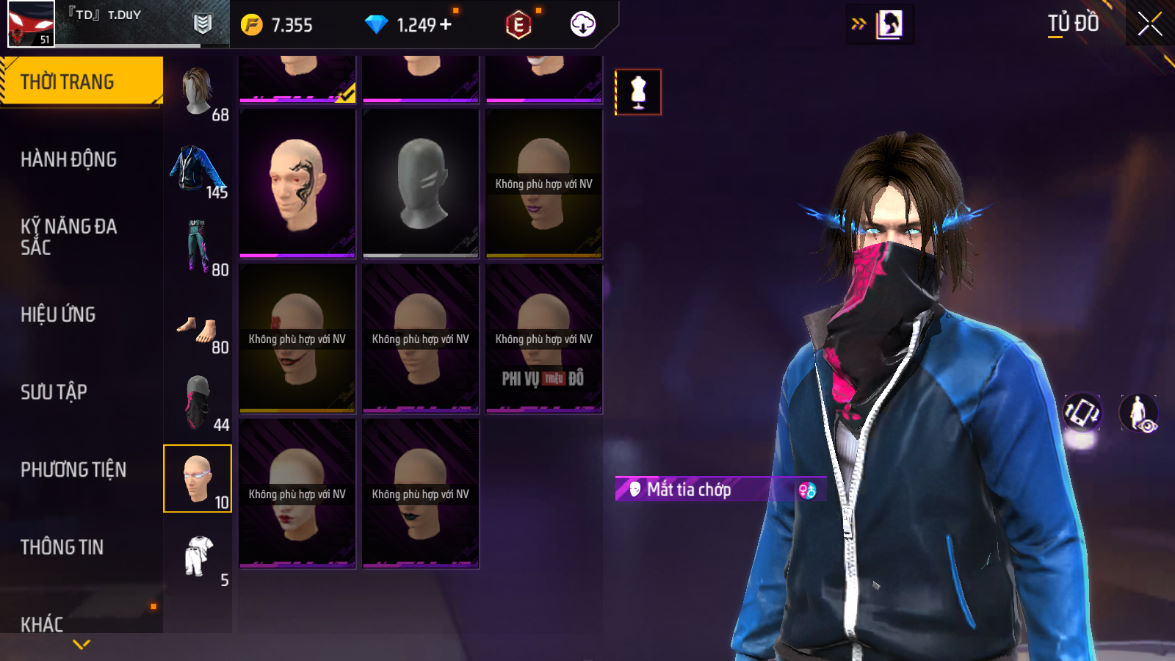Open the white outfit set category

pyautogui.click(x=198, y=556)
